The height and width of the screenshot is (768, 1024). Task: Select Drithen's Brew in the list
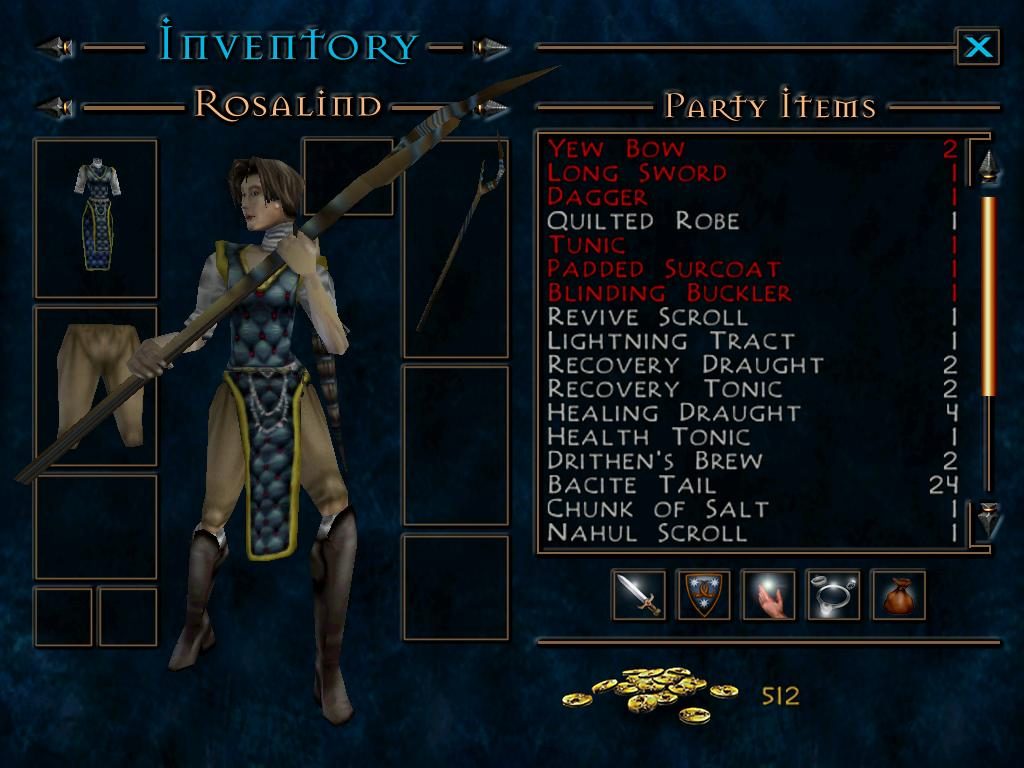(654, 461)
